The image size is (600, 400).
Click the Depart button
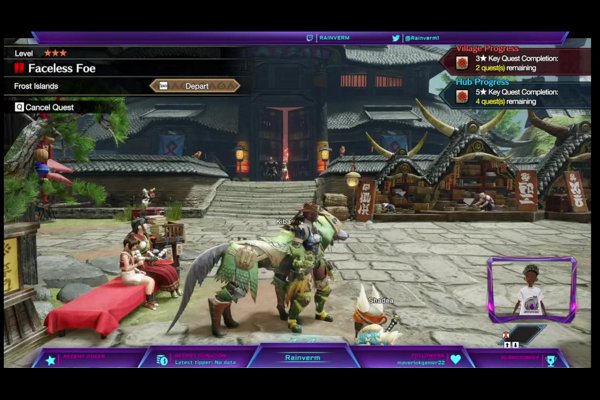coord(195,86)
